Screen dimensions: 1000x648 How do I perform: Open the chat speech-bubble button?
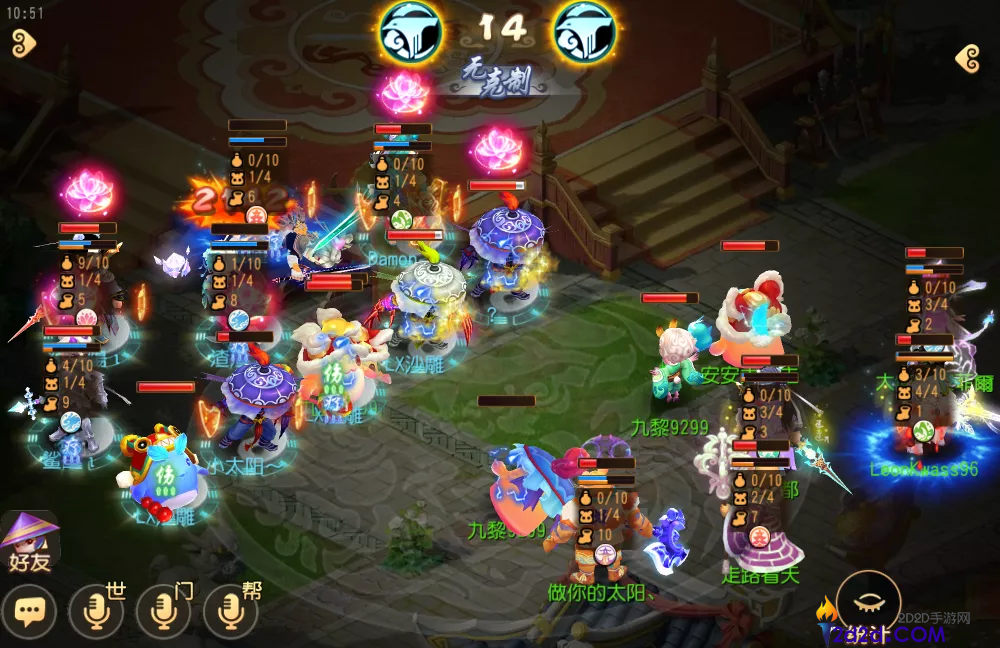29,610
